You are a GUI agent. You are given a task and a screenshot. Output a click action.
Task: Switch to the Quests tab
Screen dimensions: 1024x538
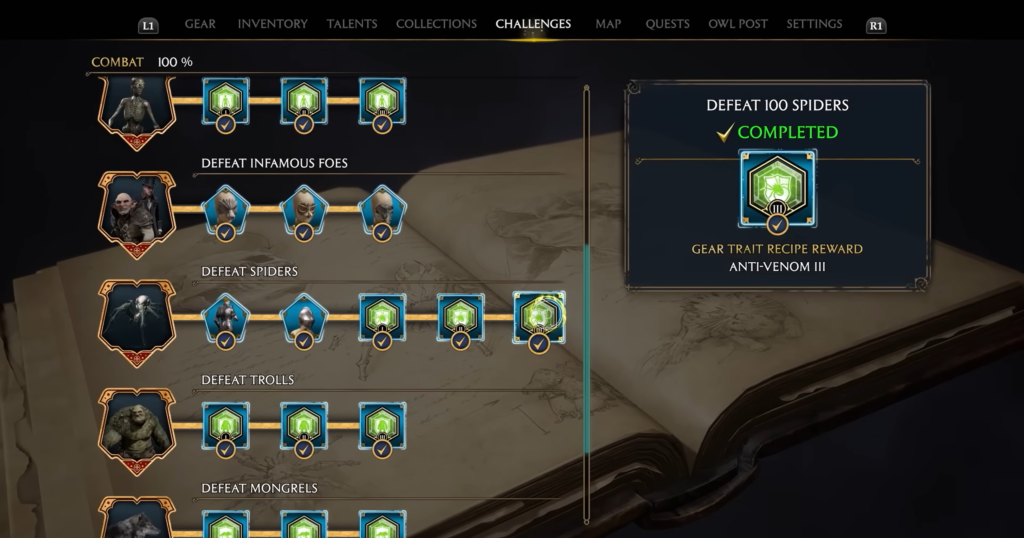click(x=665, y=24)
